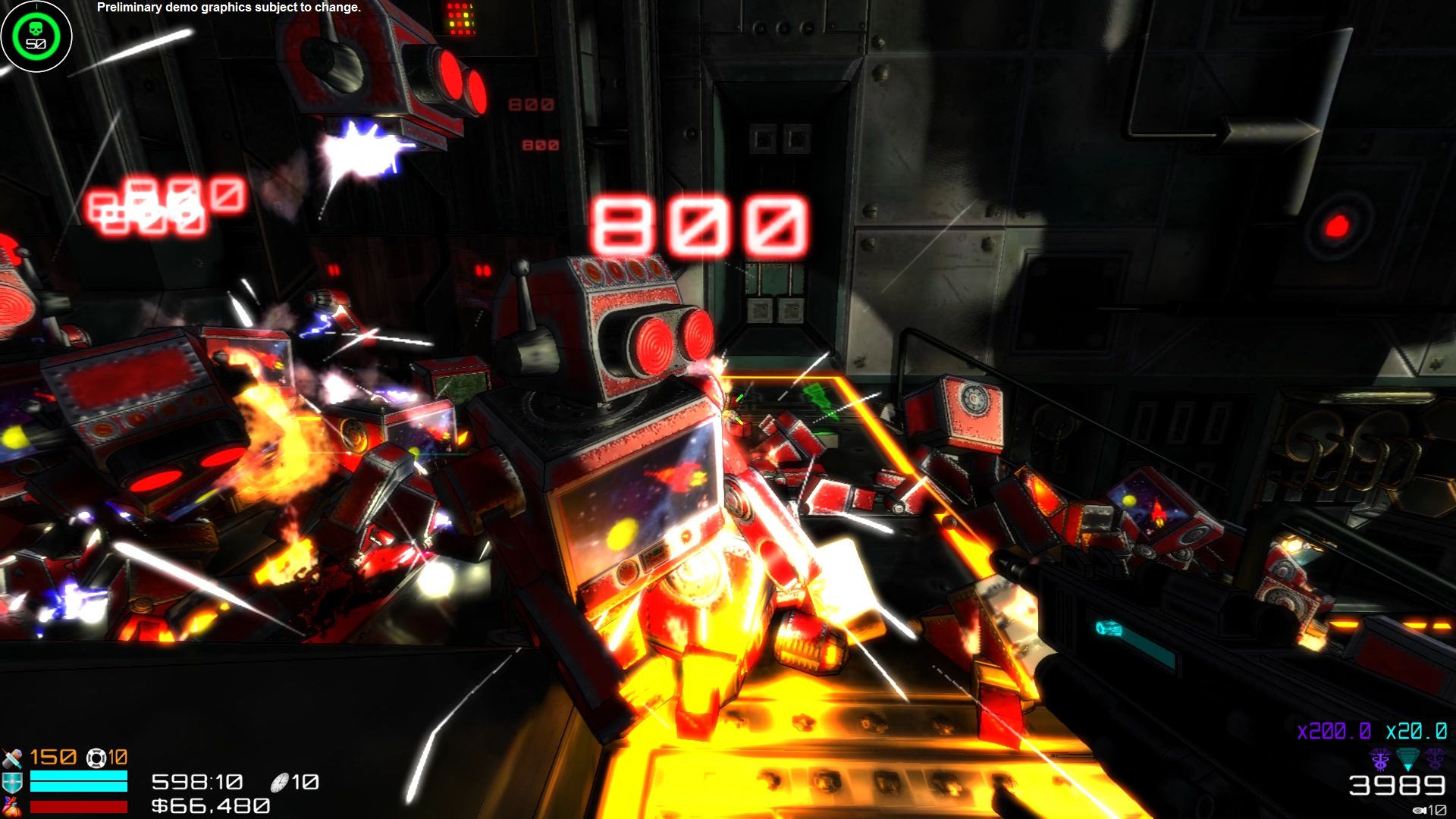Click the shield armor icon

[x=11, y=782]
